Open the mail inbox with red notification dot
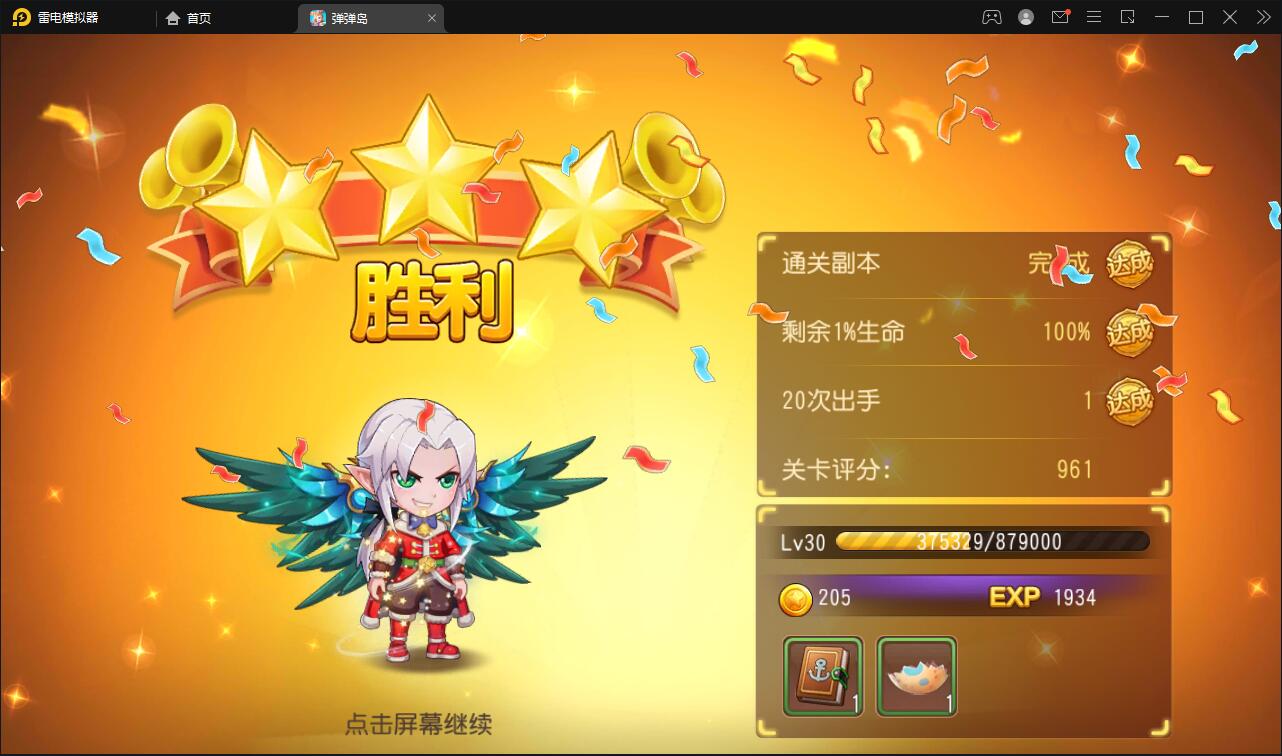This screenshot has width=1282, height=756. tap(1060, 17)
